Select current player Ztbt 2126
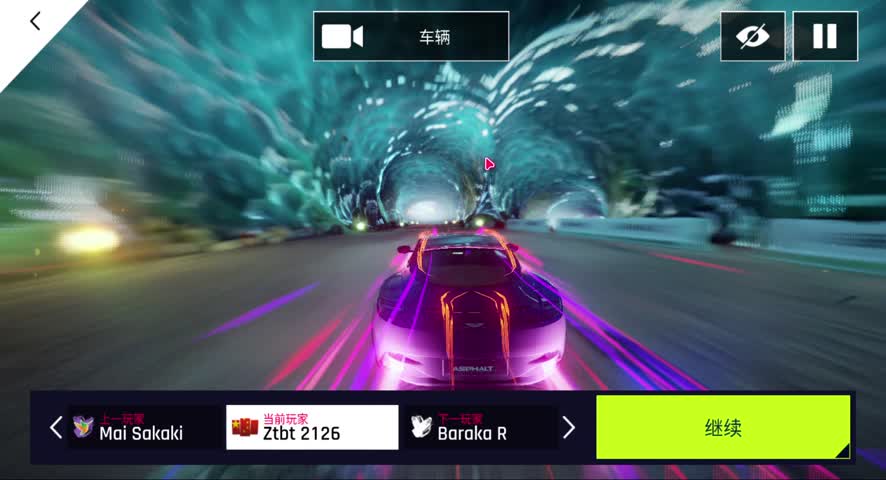Screen dimensions: 886x480 [312, 428]
